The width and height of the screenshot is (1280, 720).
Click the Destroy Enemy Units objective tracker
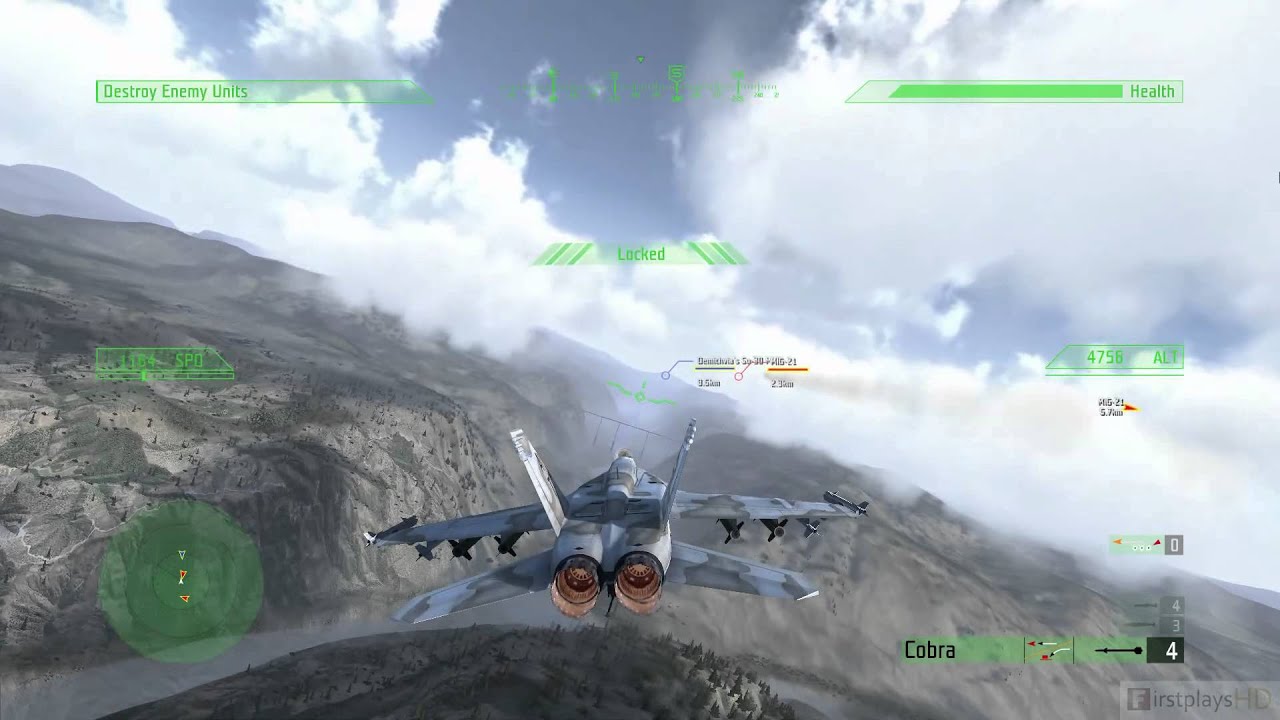176,92
